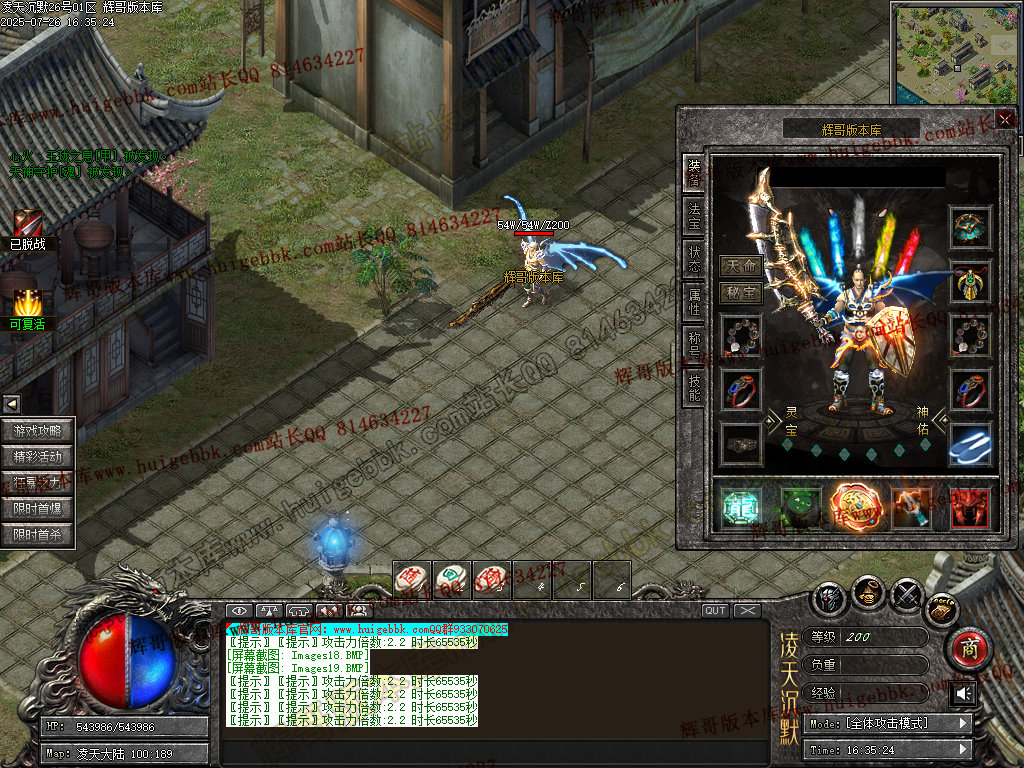This screenshot has height=768, width=1024.
Task: Open the 秘宝 button
Action: [x=741, y=293]
